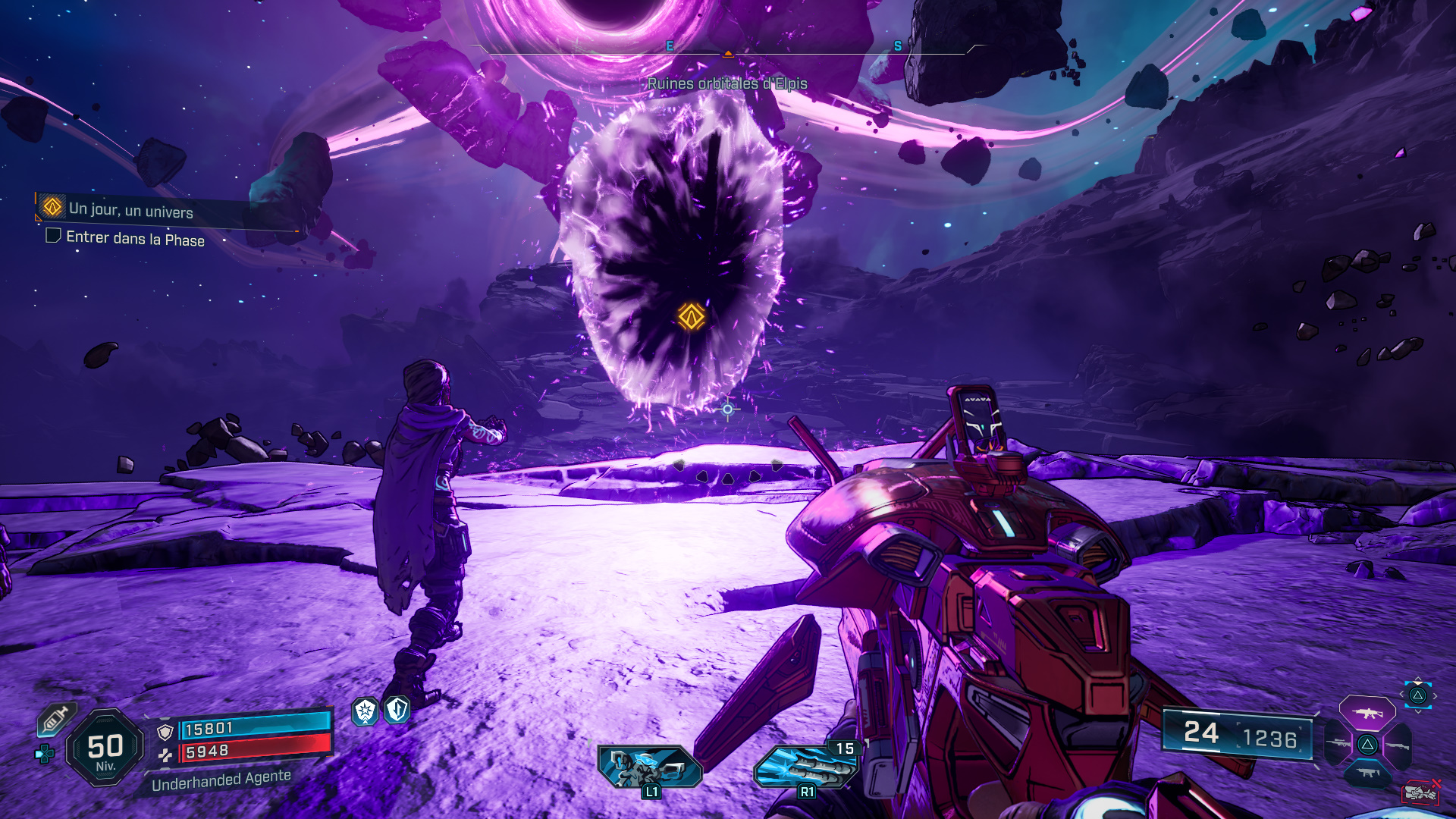
Task: Click the D-pad icon near the level badge
Action: (44, 753)
